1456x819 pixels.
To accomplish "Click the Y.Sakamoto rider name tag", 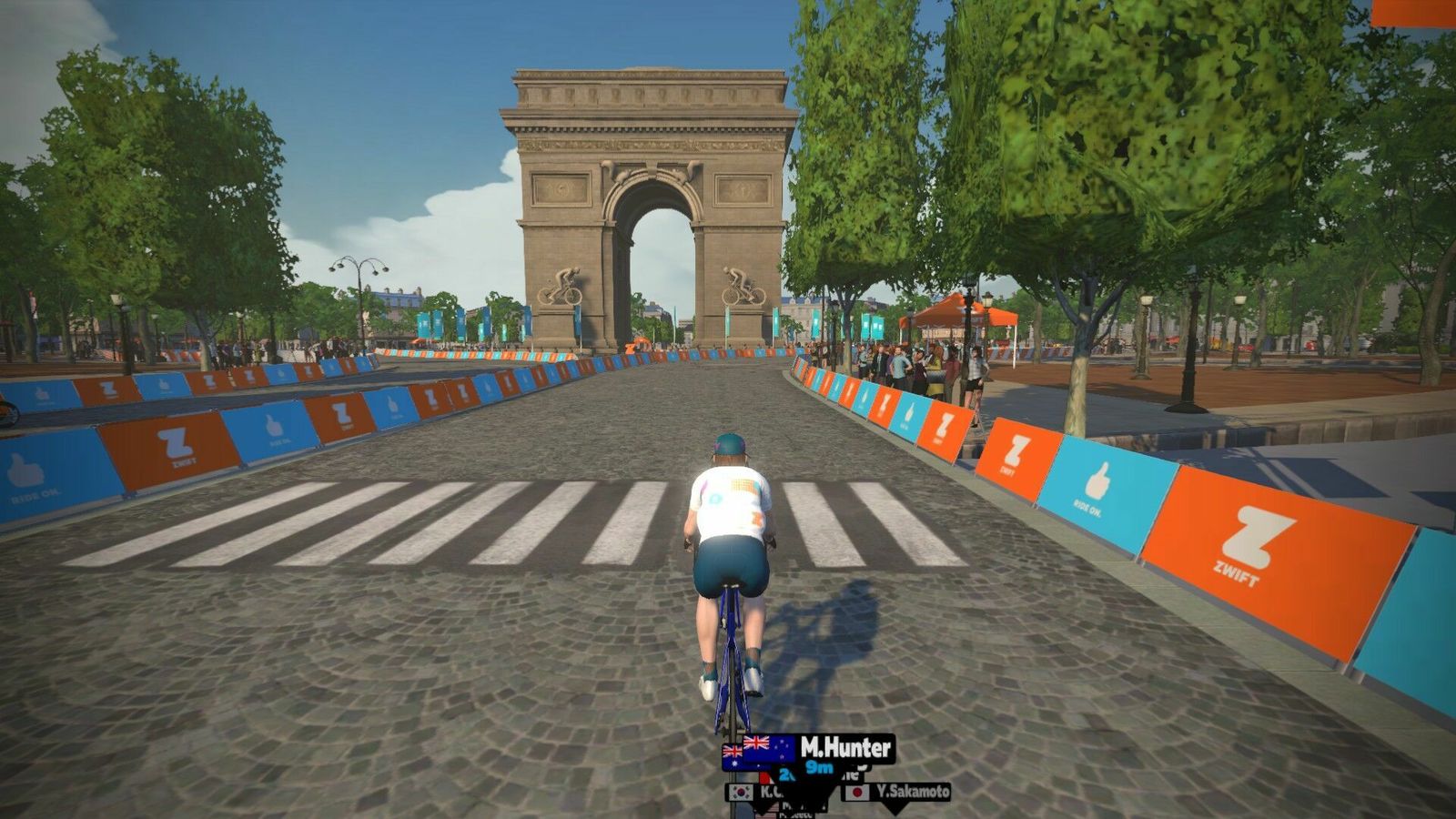I will coord(897,793).
